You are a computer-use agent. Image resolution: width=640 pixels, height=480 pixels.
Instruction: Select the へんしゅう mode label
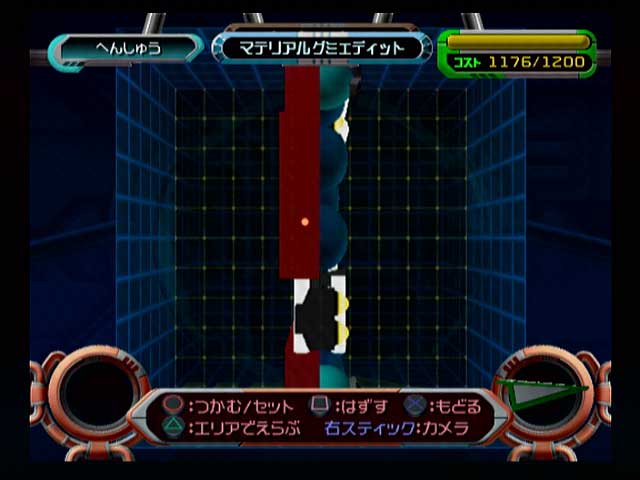click(x=127, y=47)
